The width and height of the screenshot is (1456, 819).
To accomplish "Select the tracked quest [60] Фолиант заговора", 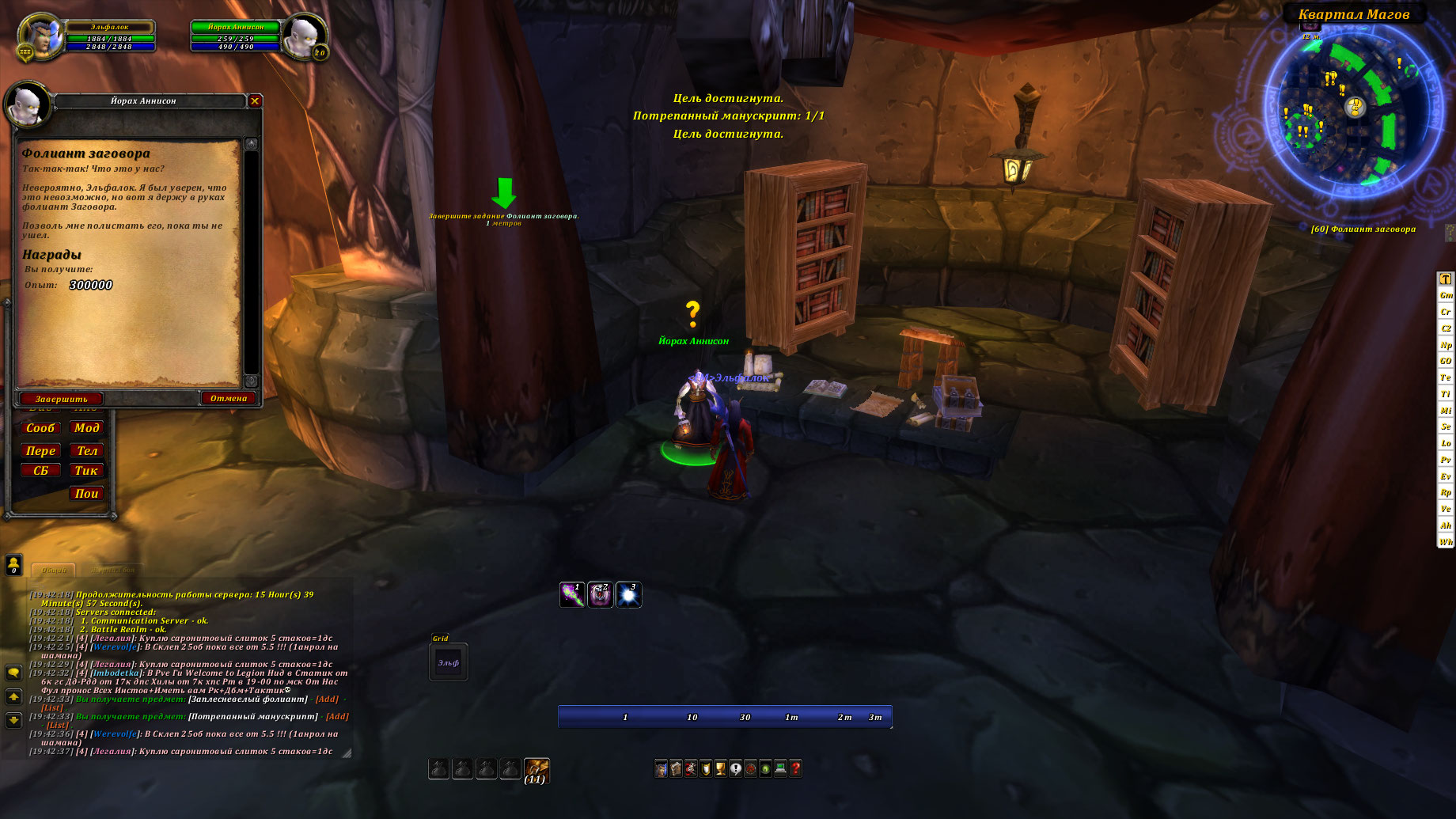I will (1363, 229).
